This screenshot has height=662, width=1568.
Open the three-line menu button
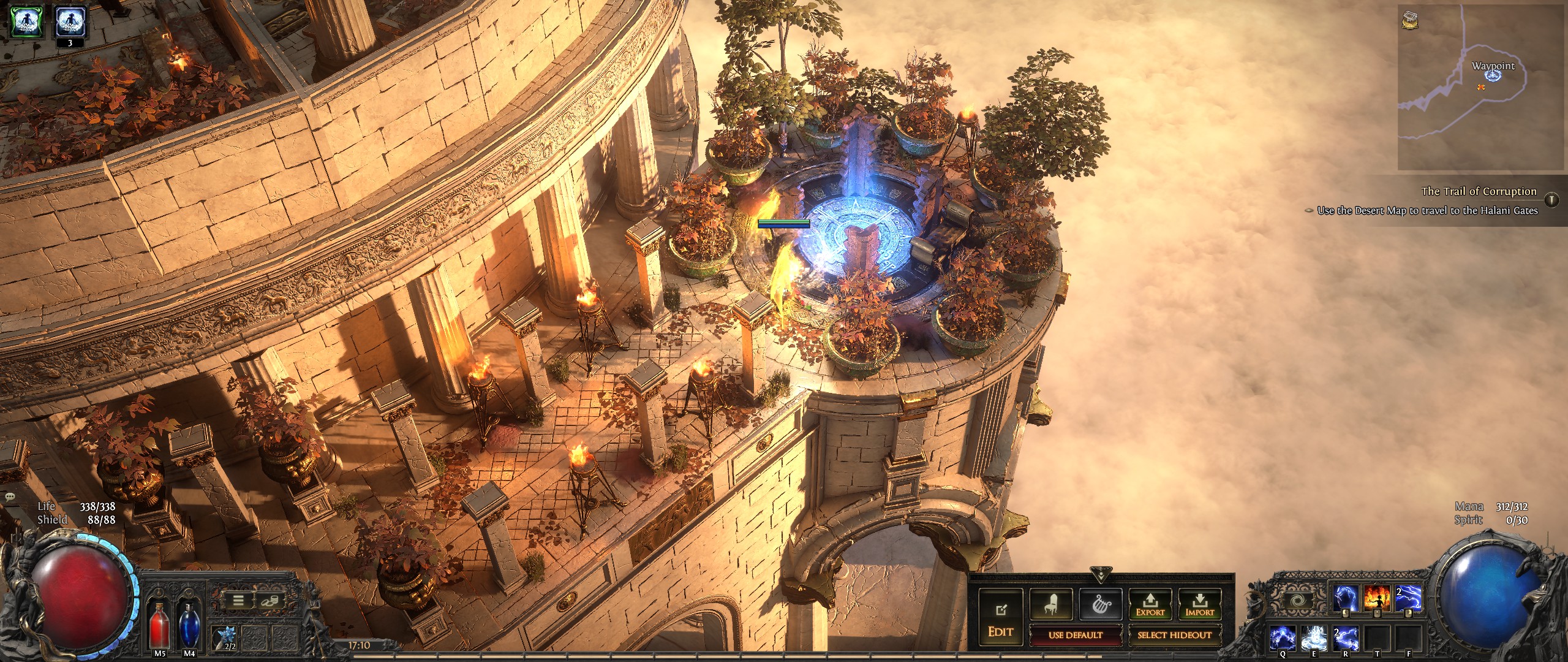coord(238,601)
